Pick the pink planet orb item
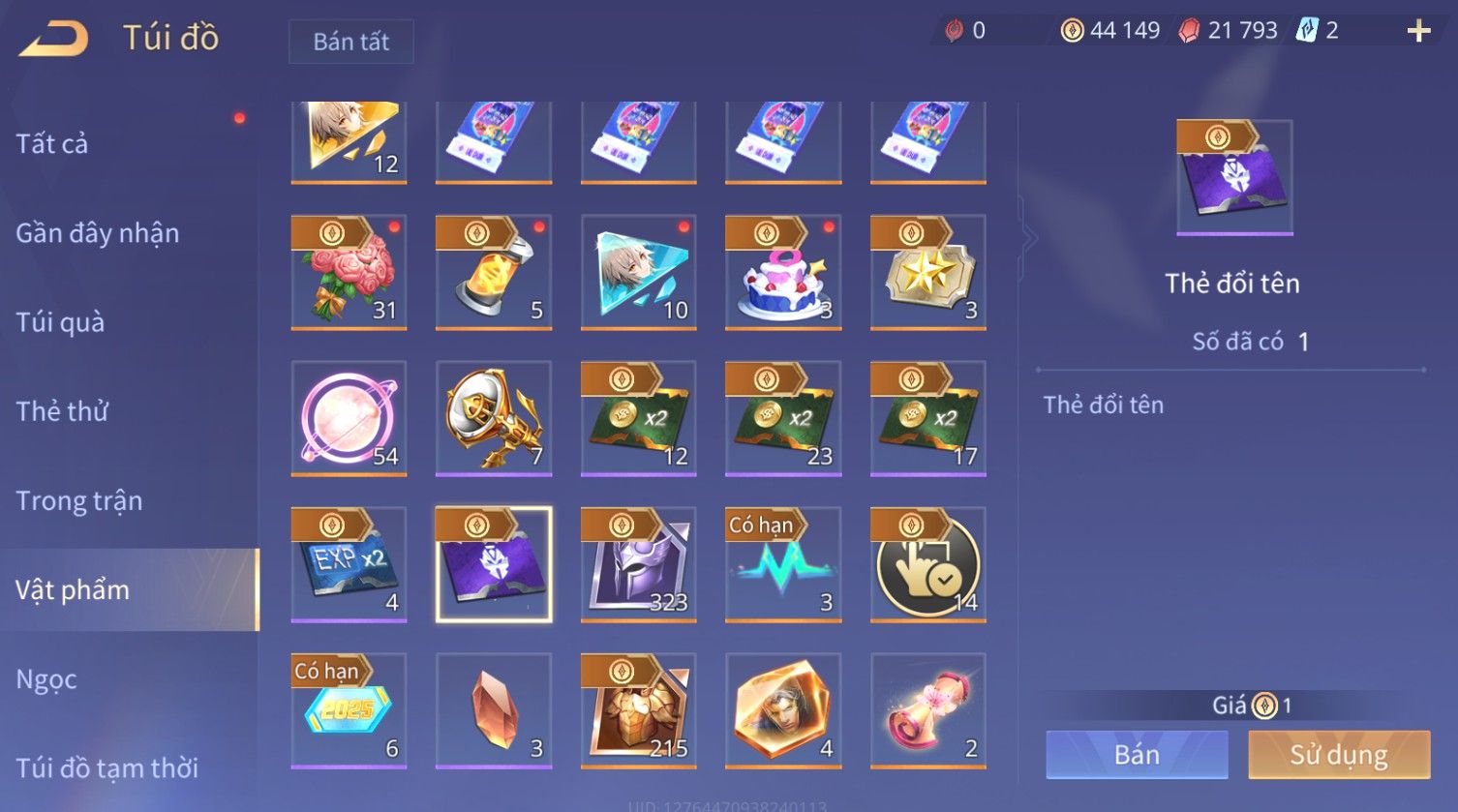Screen dimensions: 1458x812 coord(349,418)
